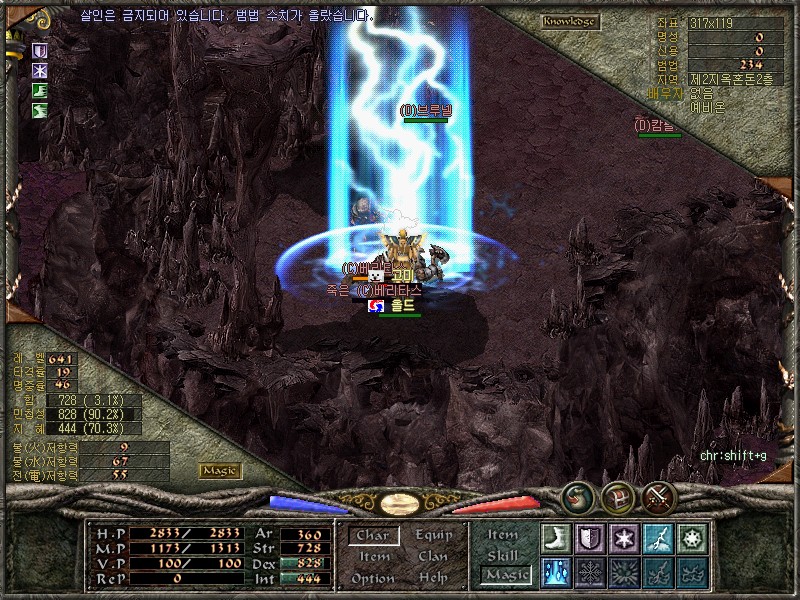
Task: Select the Char menu entry
Action: (x=373, y=535)
